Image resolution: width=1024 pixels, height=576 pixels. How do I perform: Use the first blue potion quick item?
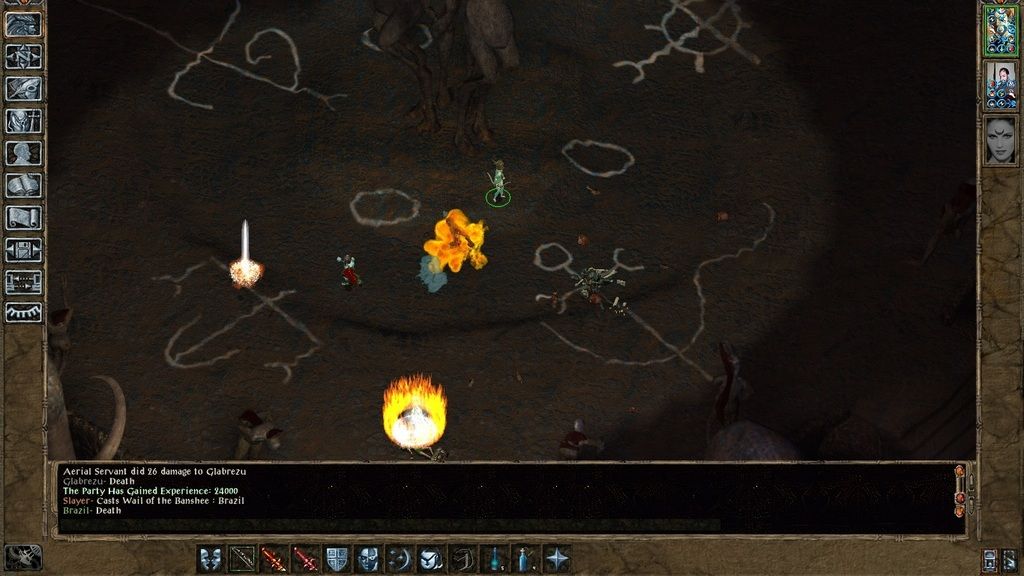coord(494,559)
